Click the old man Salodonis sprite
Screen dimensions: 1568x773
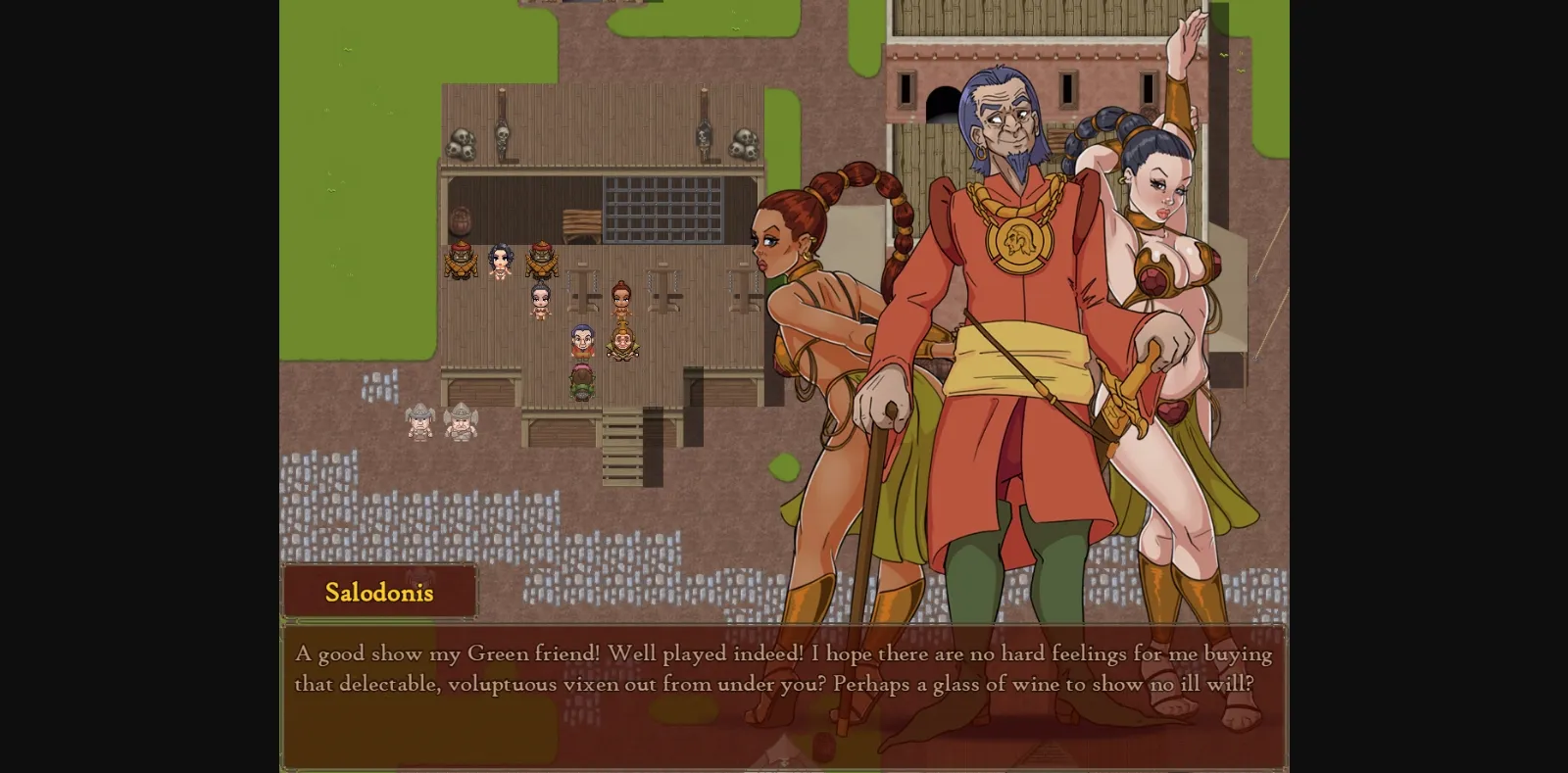pyautogui.click(x=582, y=344)
